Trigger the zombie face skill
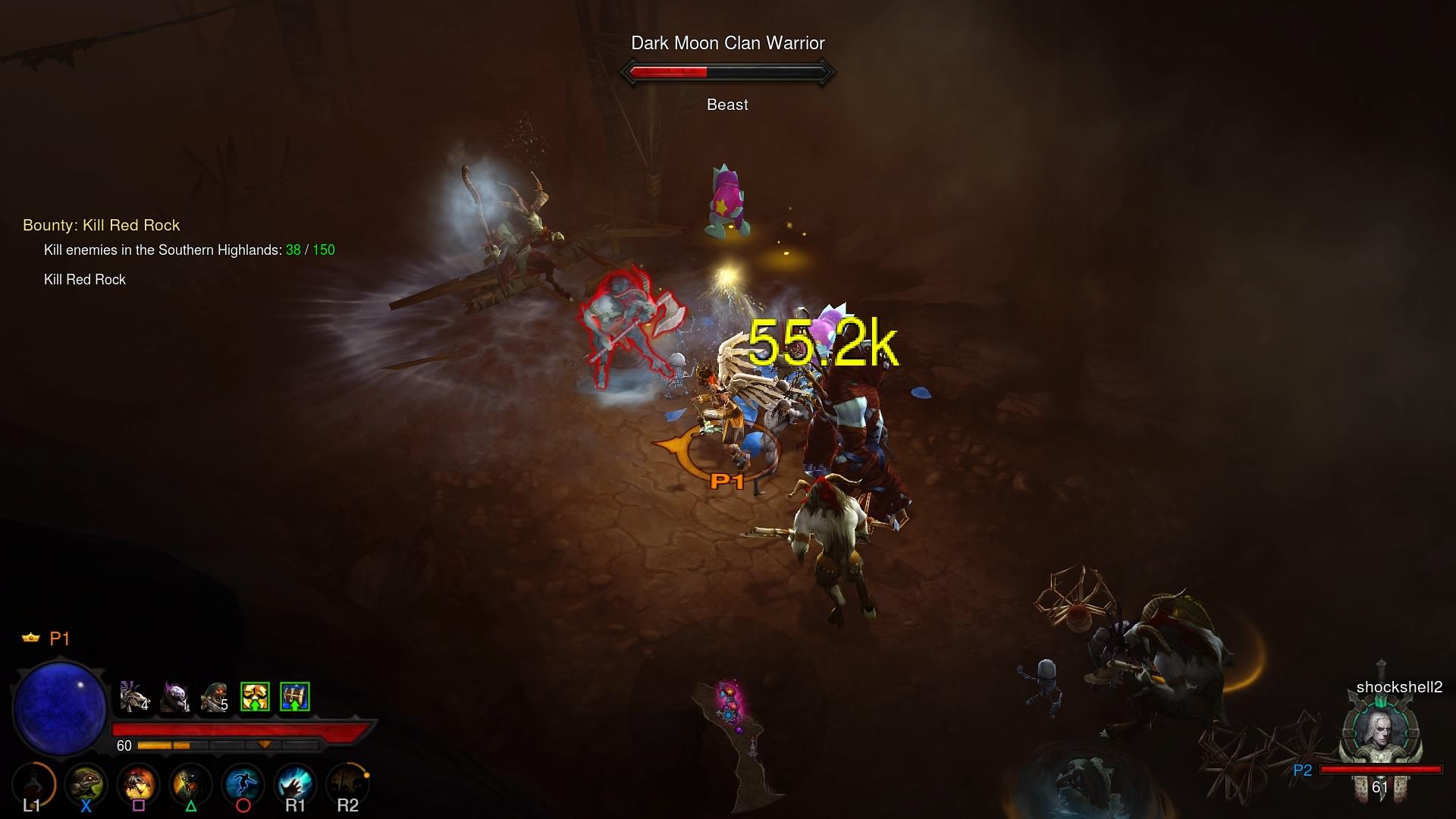This screenshot has width=1456, height=819. pyautogui.click(x=190, y=784)
